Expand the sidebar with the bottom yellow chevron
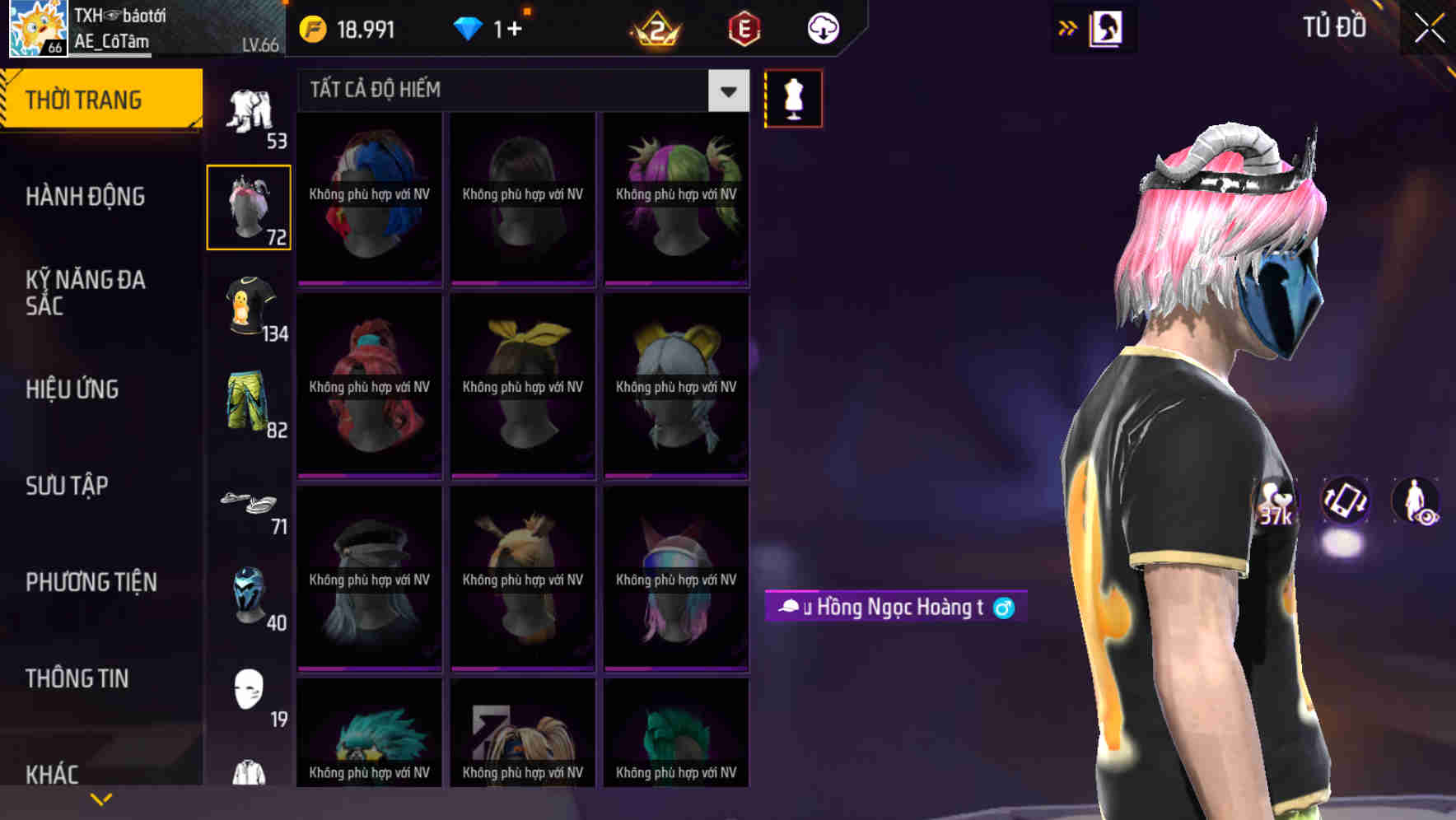 (x=101, y=798)
